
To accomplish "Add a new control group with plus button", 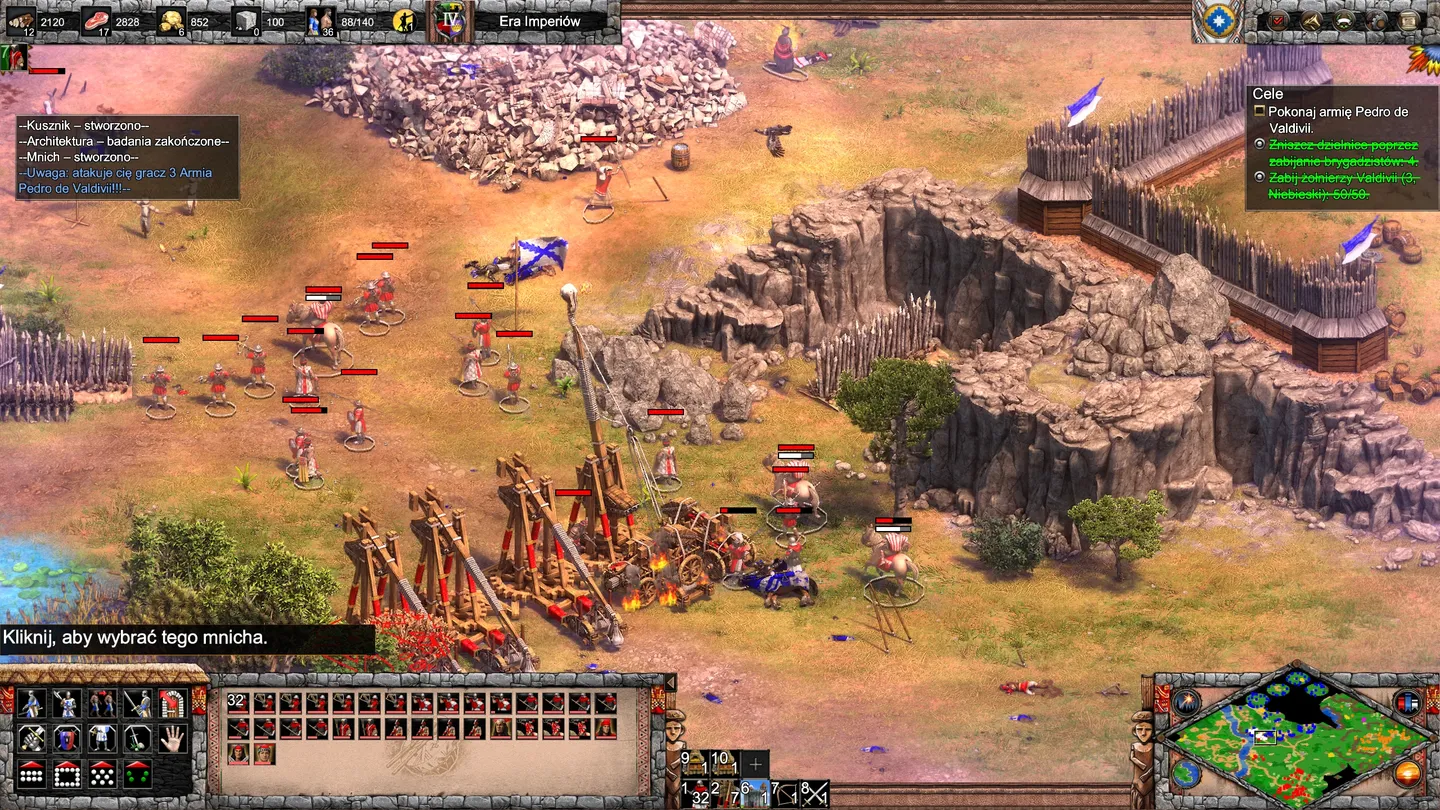I will point(755,765).
